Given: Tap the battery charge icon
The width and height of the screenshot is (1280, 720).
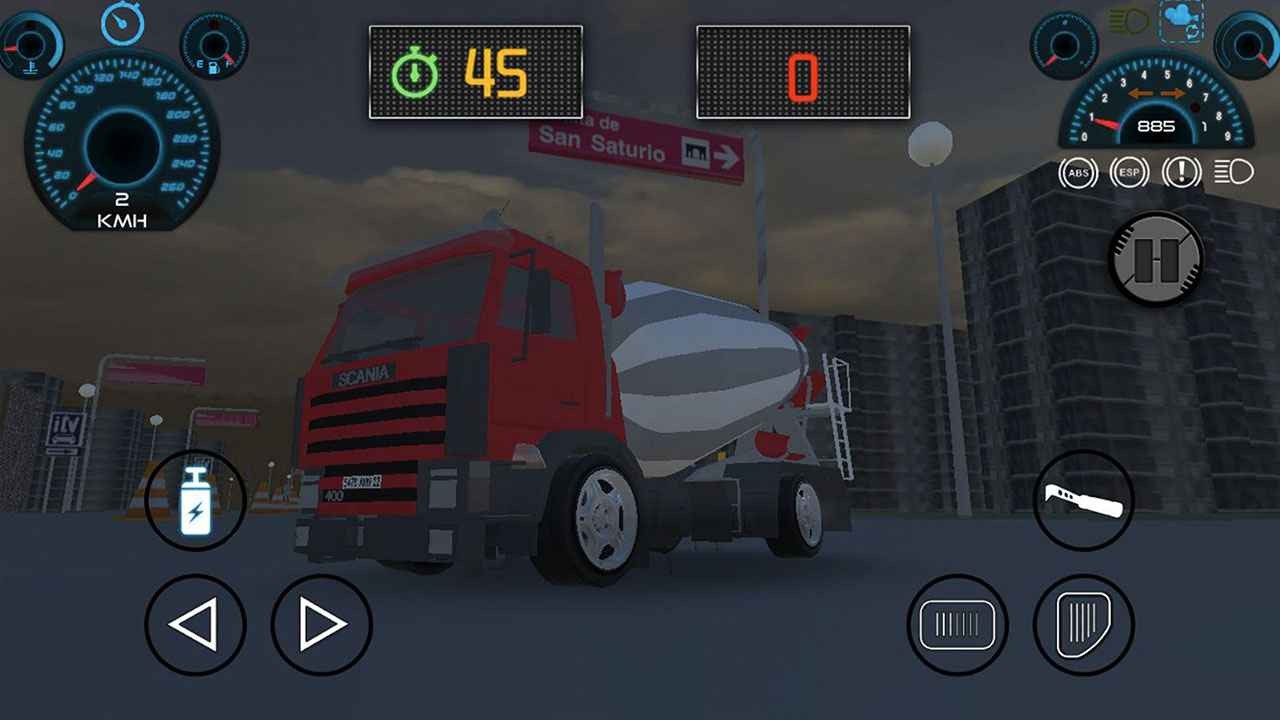Looking at the screenshot, I should click(196, 500).
